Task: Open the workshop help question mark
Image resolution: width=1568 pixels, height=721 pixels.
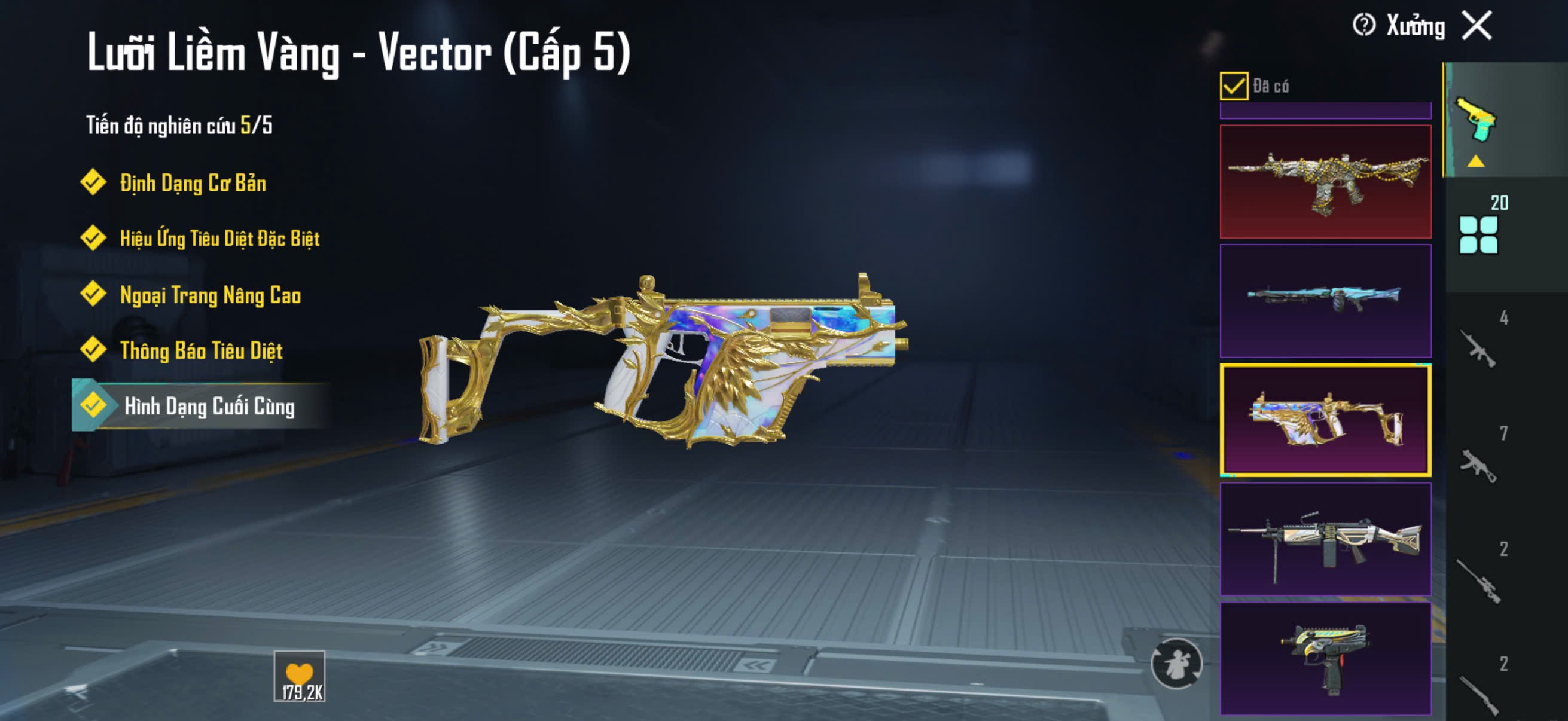Action: tap(1363, 26)
